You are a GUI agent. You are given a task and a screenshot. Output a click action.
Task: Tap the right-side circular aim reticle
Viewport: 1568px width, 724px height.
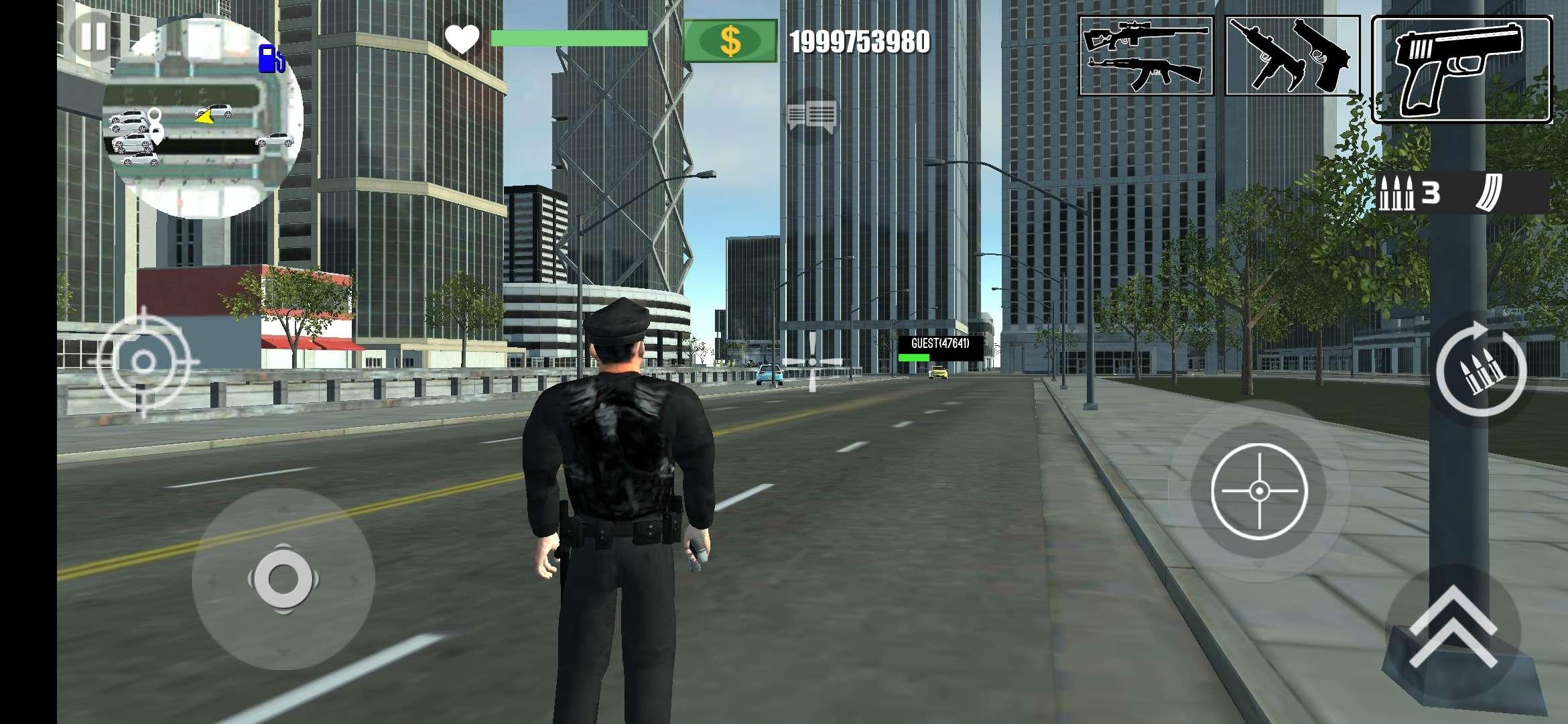[x=1260, y=489]
